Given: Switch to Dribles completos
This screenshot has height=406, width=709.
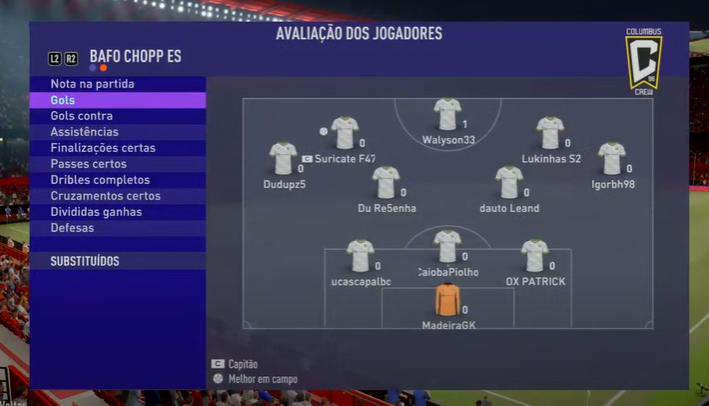Looking at the screenshot, I should [x=100, y=180].
